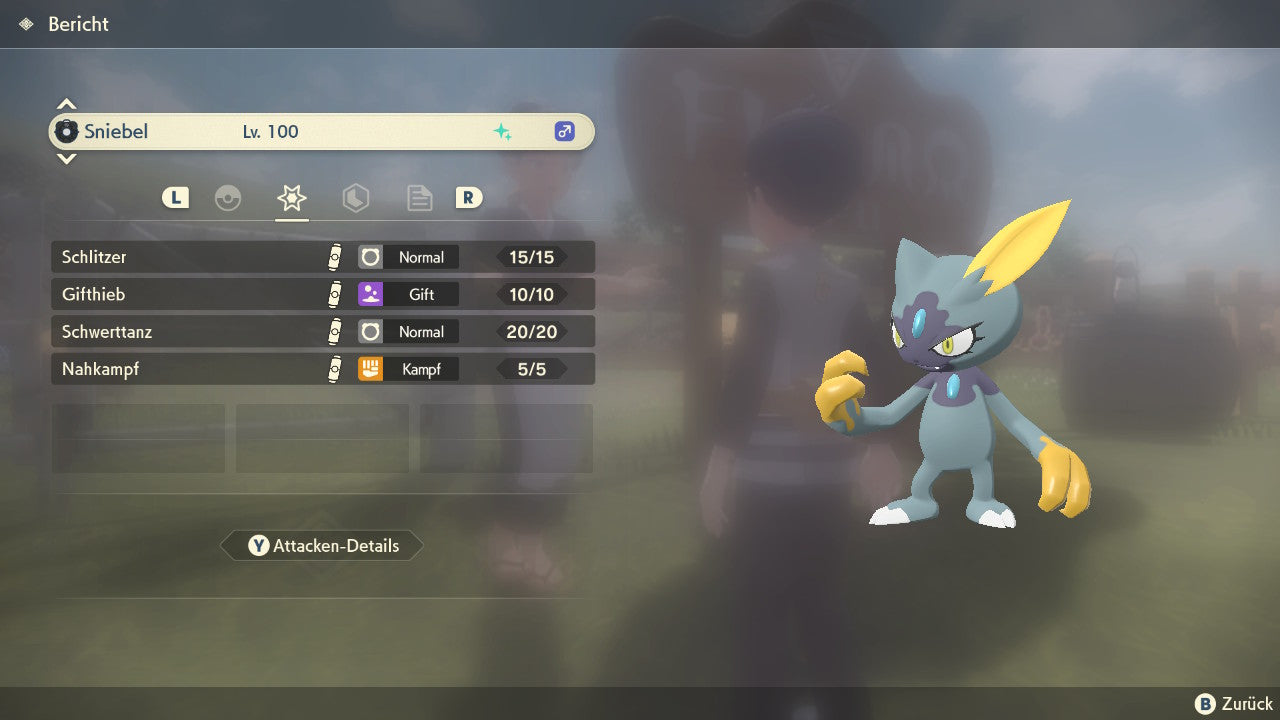Click the up arrow above Sniebel

tap(66, 104)
